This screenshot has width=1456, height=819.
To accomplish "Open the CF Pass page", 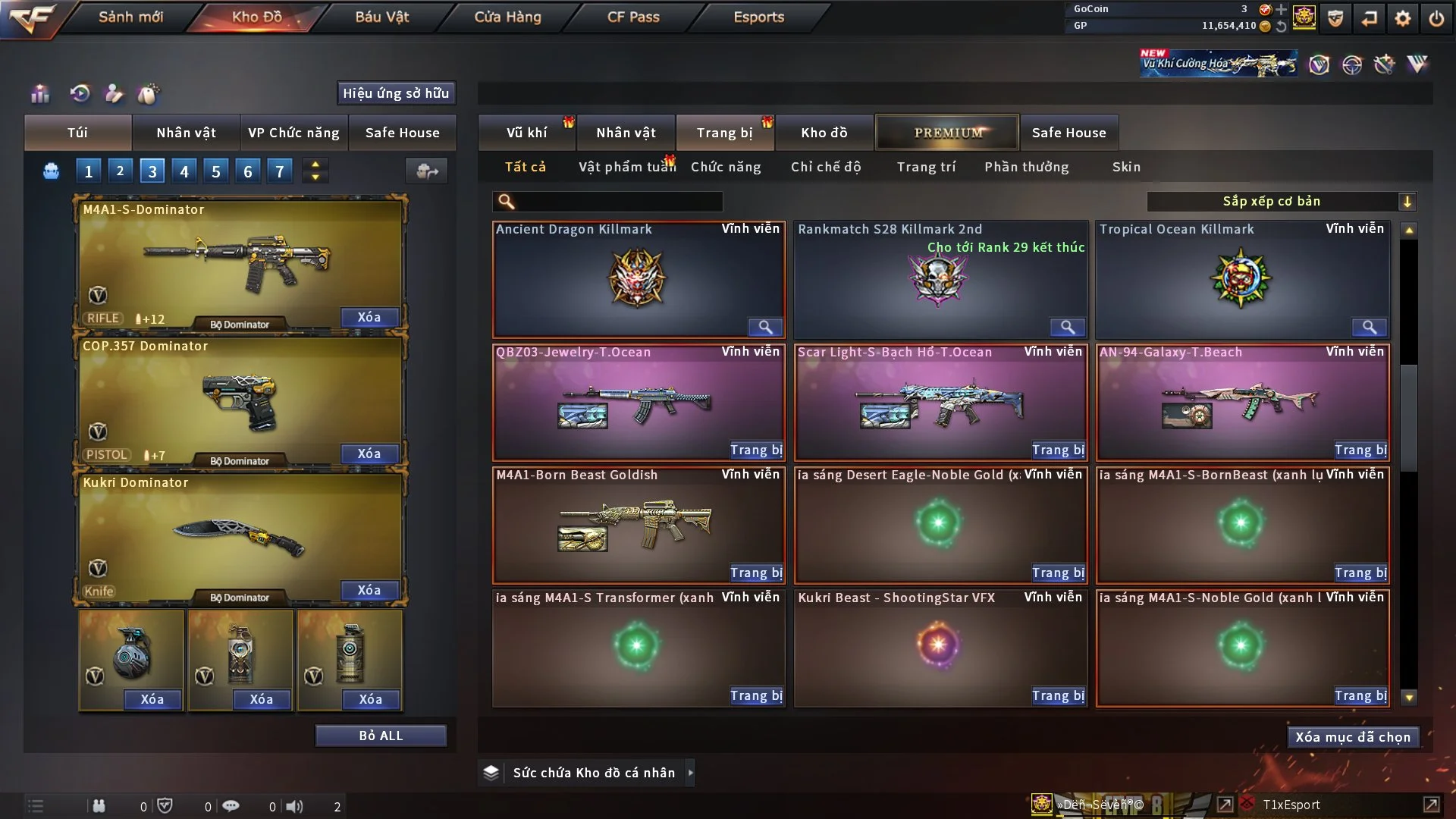I will pos(633,17).
